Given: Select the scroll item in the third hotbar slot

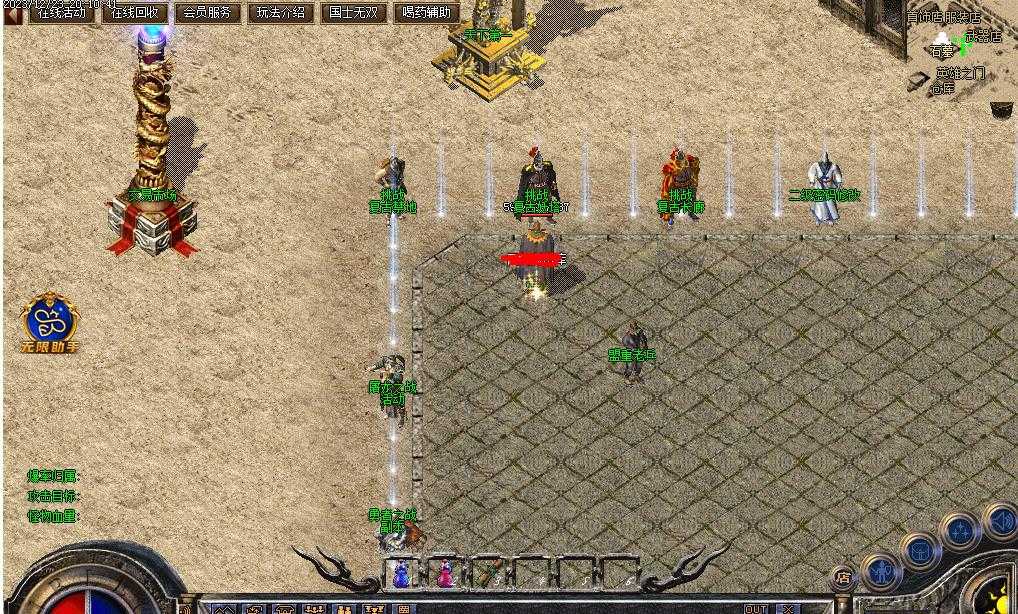Looking at the screenshot, I should [x=489, y=574].
